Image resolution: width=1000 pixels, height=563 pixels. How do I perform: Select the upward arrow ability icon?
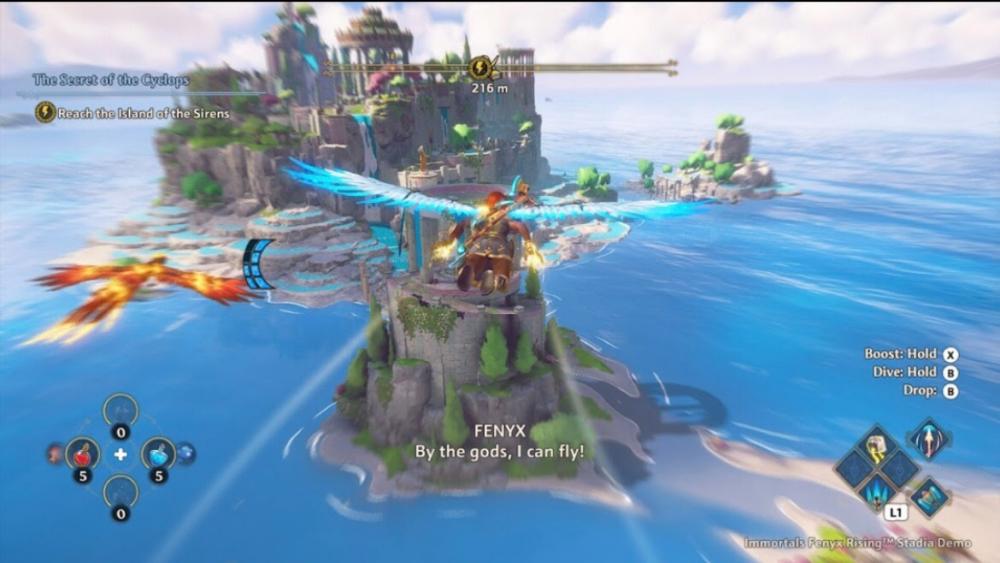[x=929, y=438]
